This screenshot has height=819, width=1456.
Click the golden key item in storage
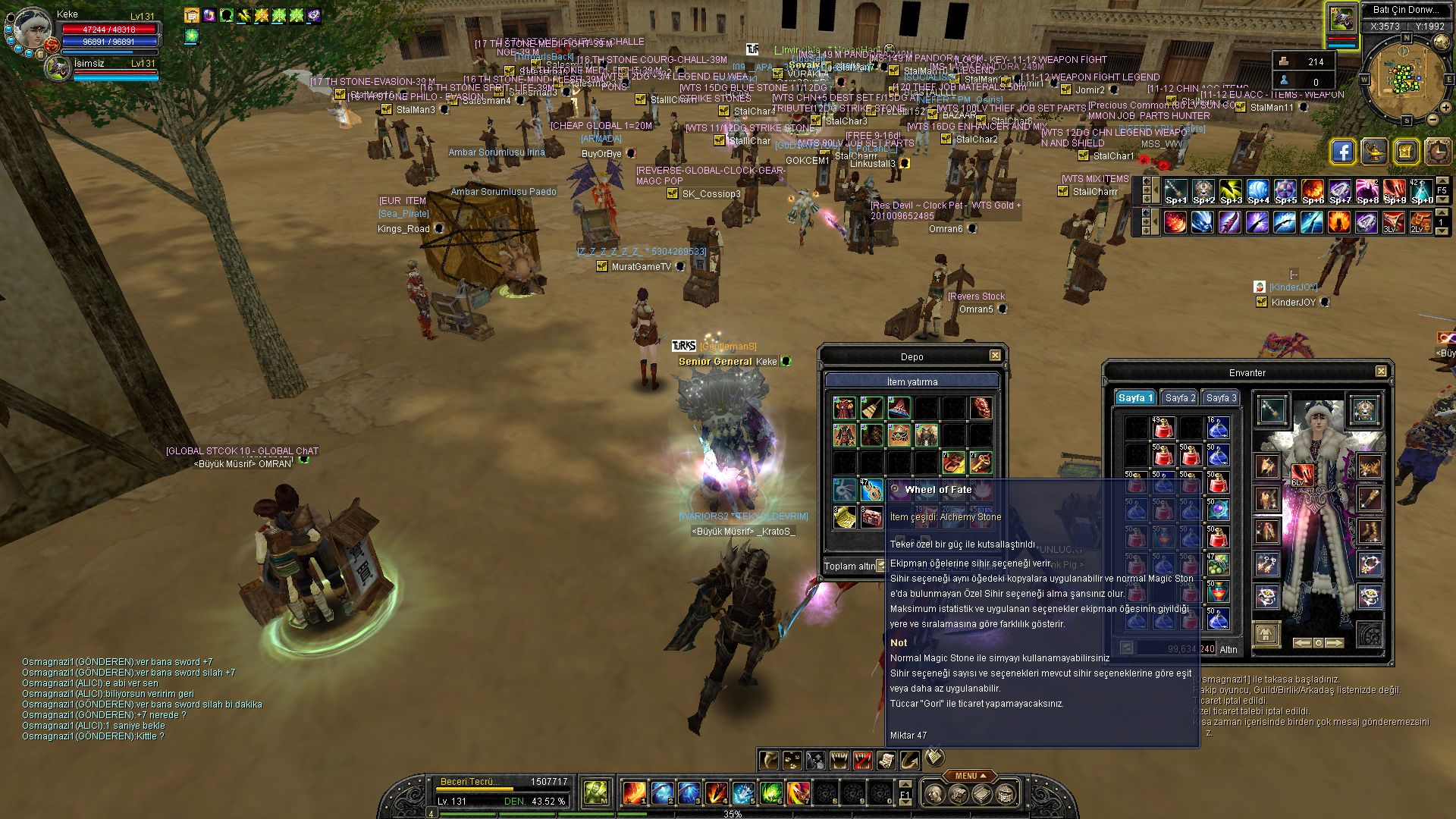pyautogui.click(x=981, y=462)
